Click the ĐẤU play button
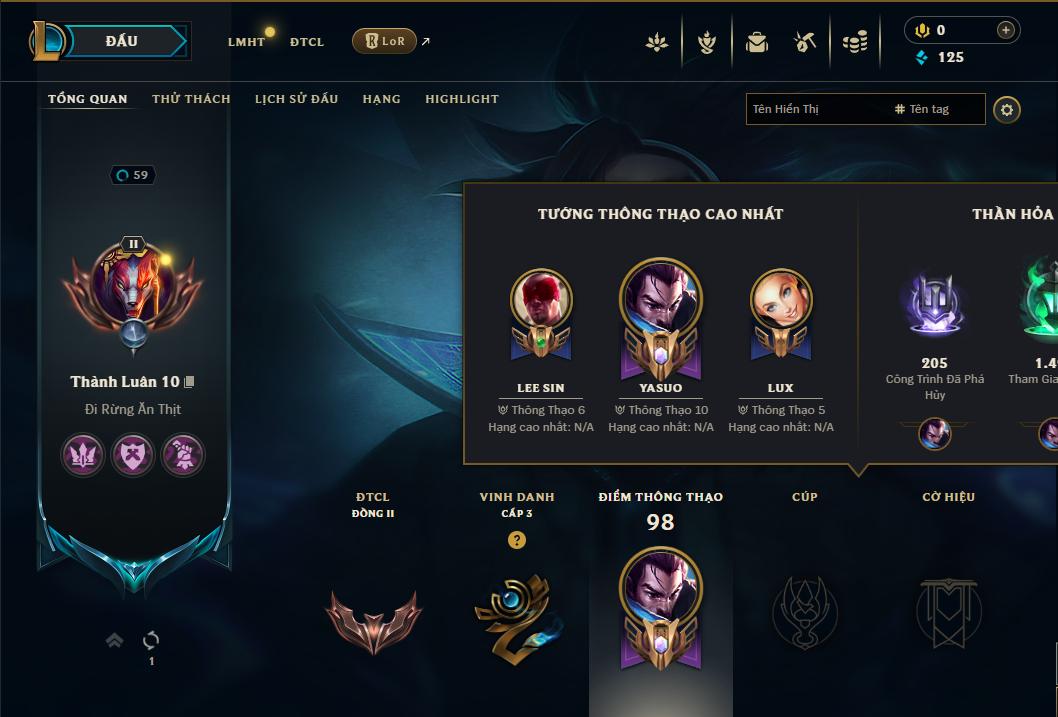 click(x=122, y=41)
